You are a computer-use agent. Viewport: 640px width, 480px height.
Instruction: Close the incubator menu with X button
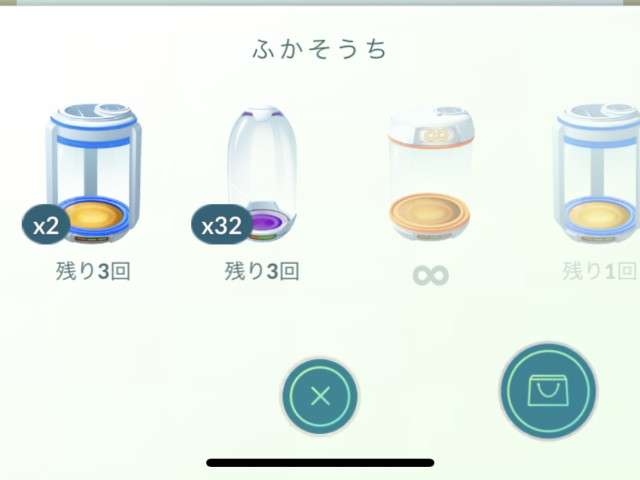tap(320, 395)
